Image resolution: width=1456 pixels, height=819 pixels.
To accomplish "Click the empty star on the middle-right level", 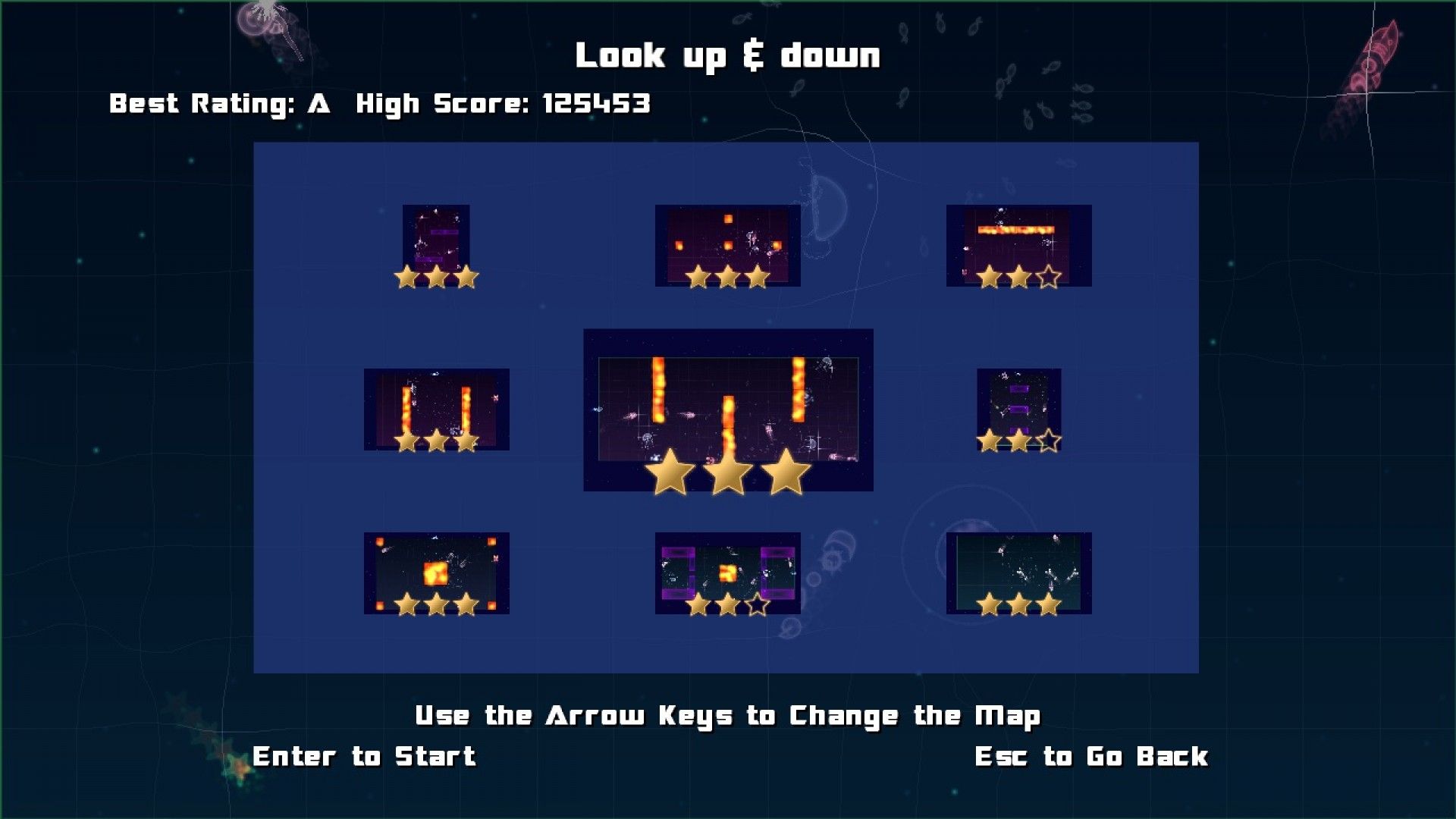I will click(1049, 438).
